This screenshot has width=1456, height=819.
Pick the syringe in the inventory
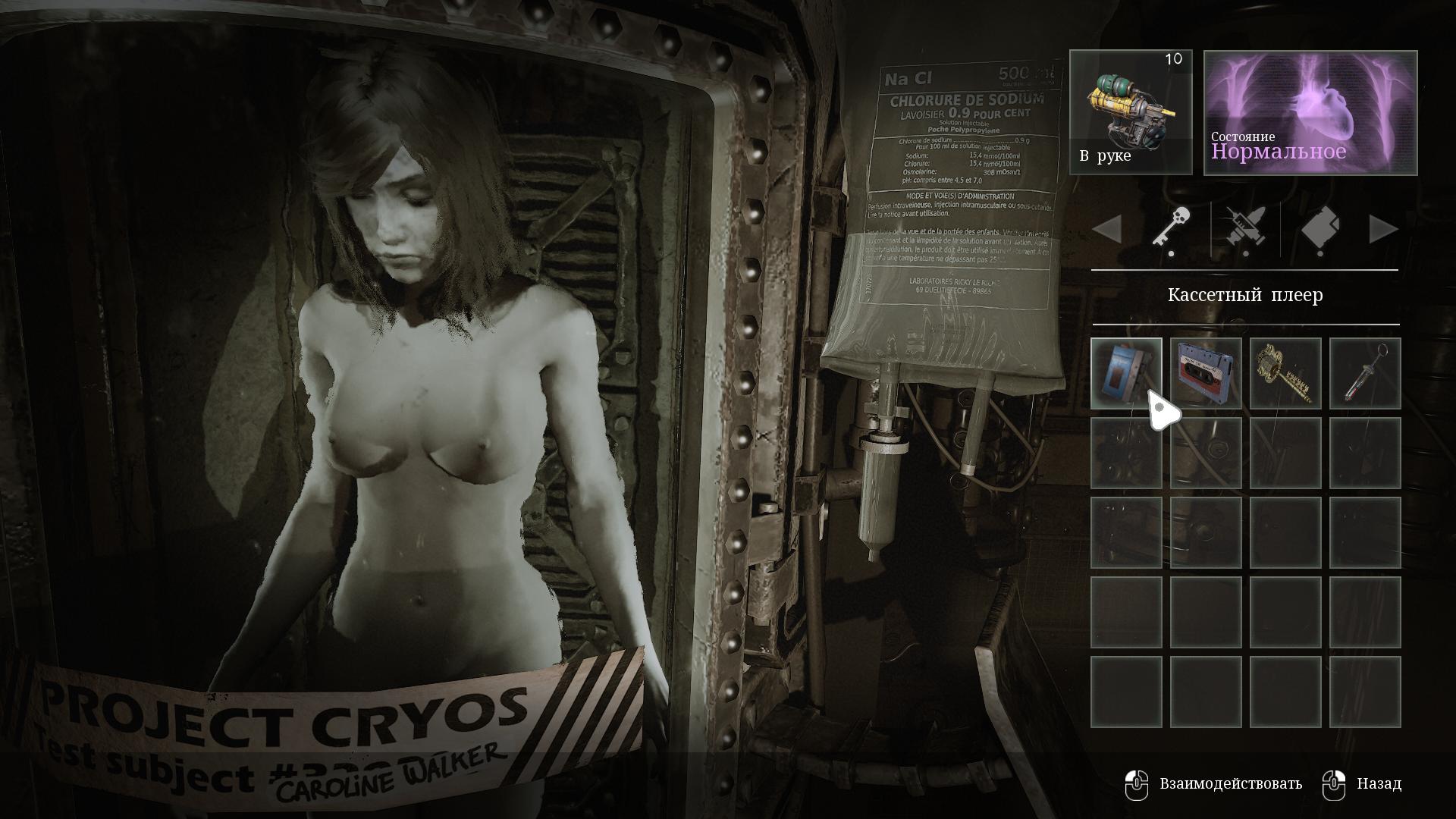(x=1365, y=373)
